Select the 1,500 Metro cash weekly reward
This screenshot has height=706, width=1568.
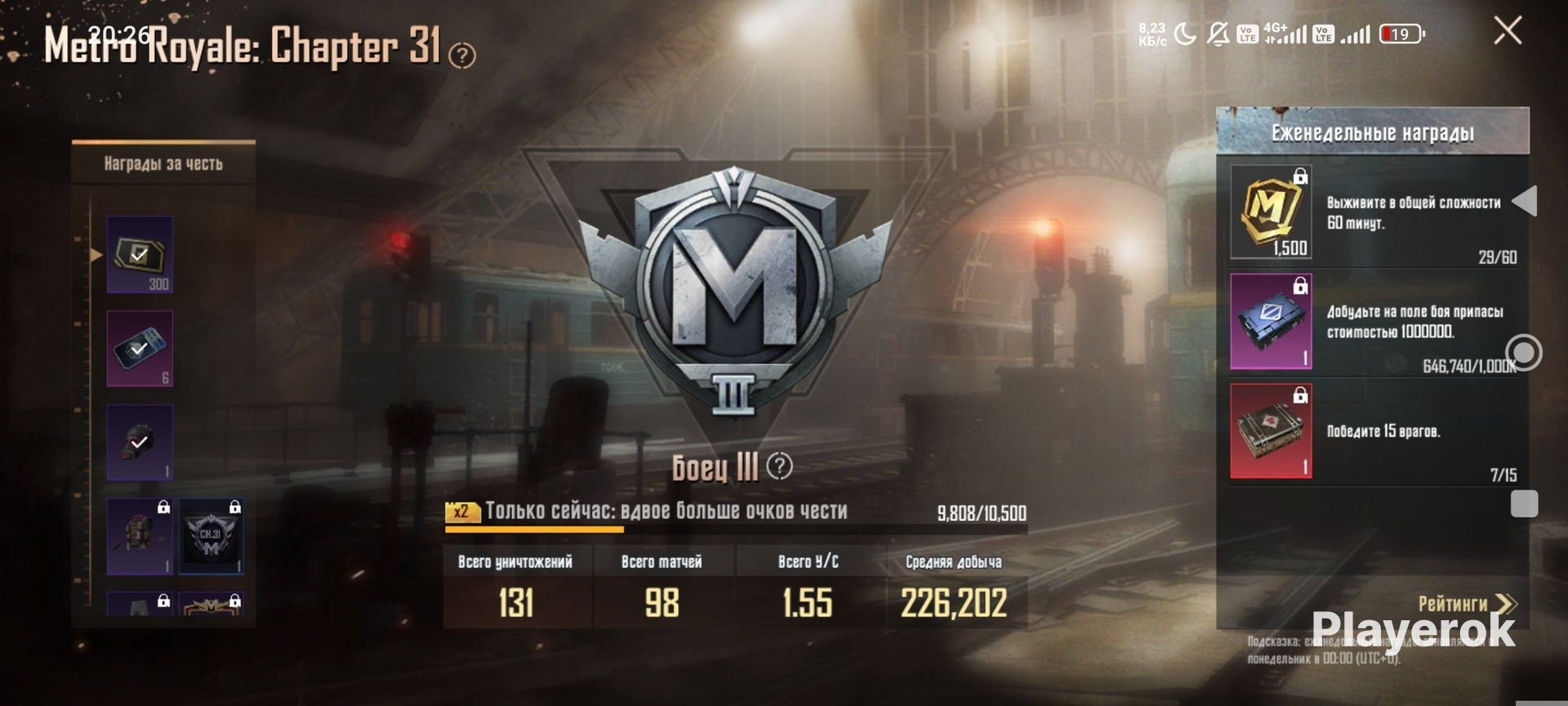pos(1271,212)
